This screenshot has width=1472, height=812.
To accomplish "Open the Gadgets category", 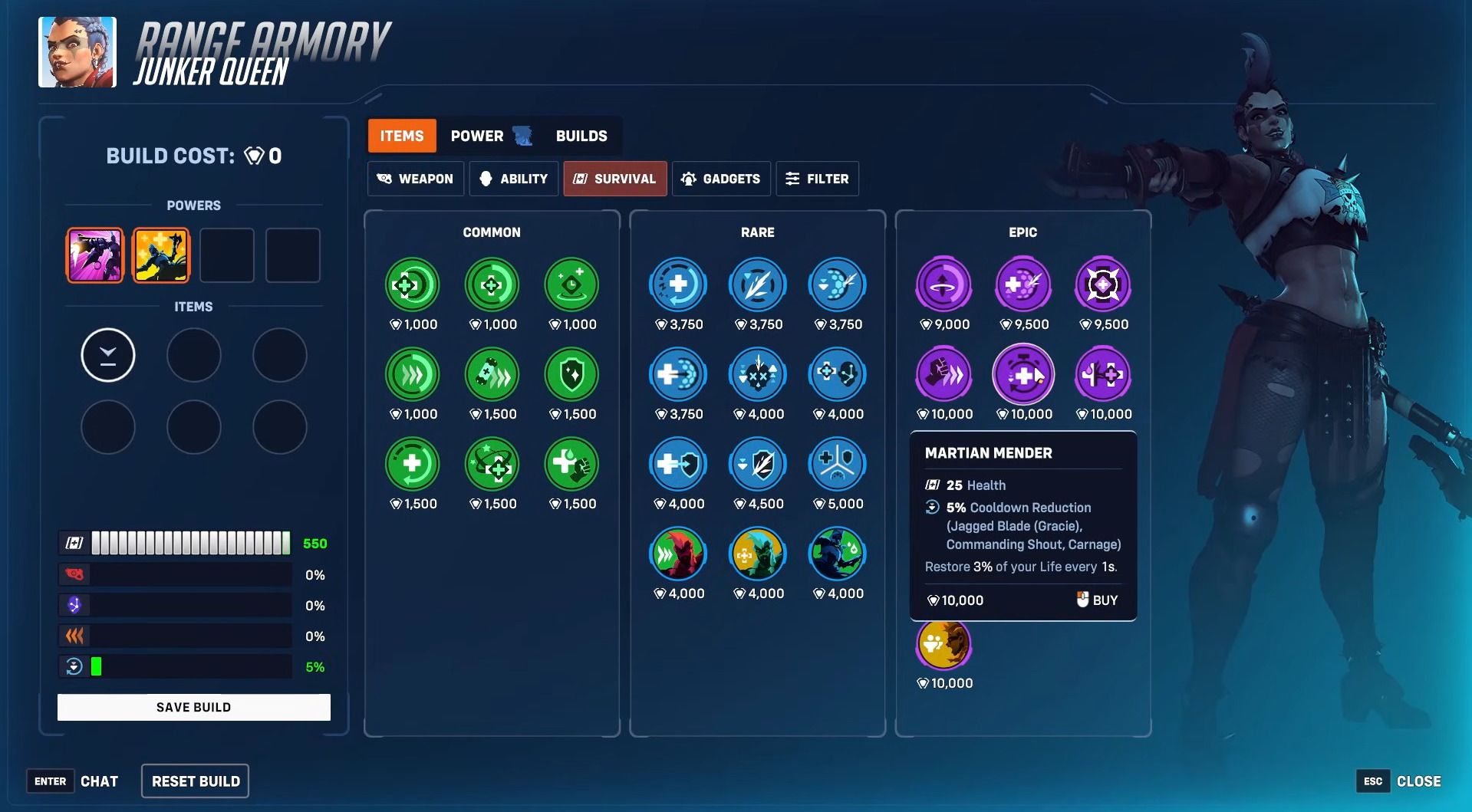I will 721,179.
